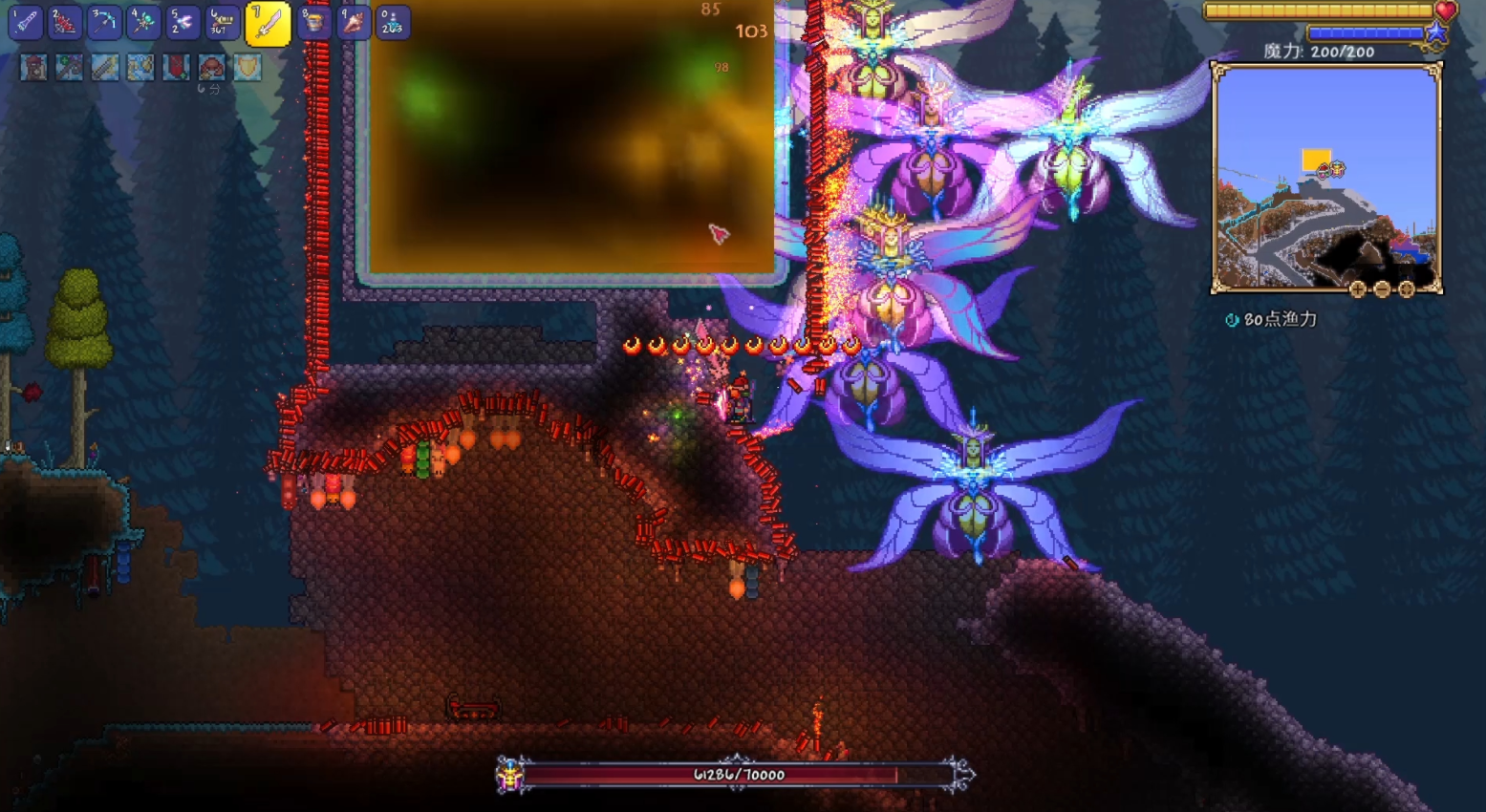Click the boss head marker on the minimap
Screen dimensions: 1486x812
(x=1331, y=170)
